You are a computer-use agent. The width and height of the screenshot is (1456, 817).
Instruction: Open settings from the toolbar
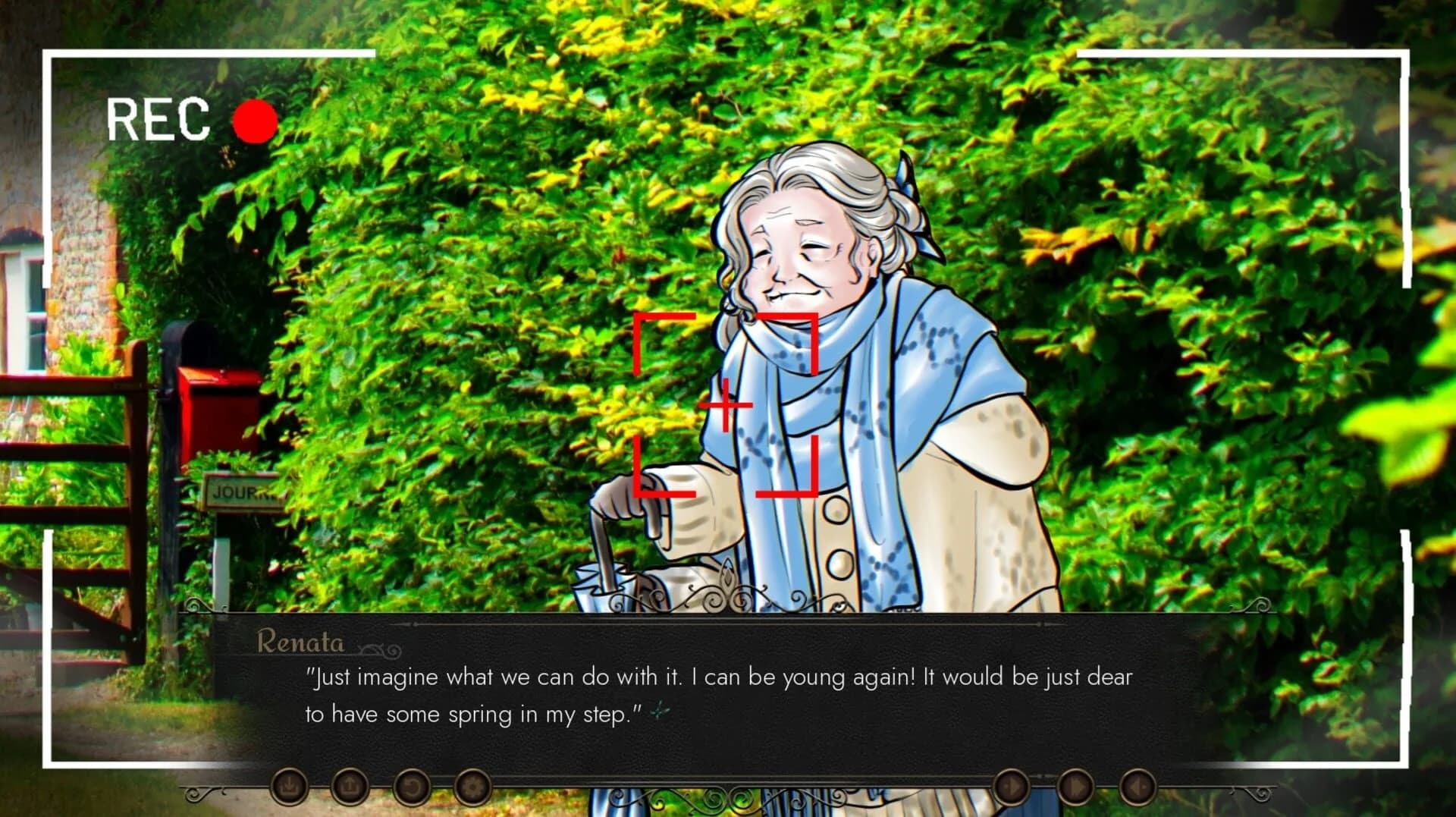point(473,786)
